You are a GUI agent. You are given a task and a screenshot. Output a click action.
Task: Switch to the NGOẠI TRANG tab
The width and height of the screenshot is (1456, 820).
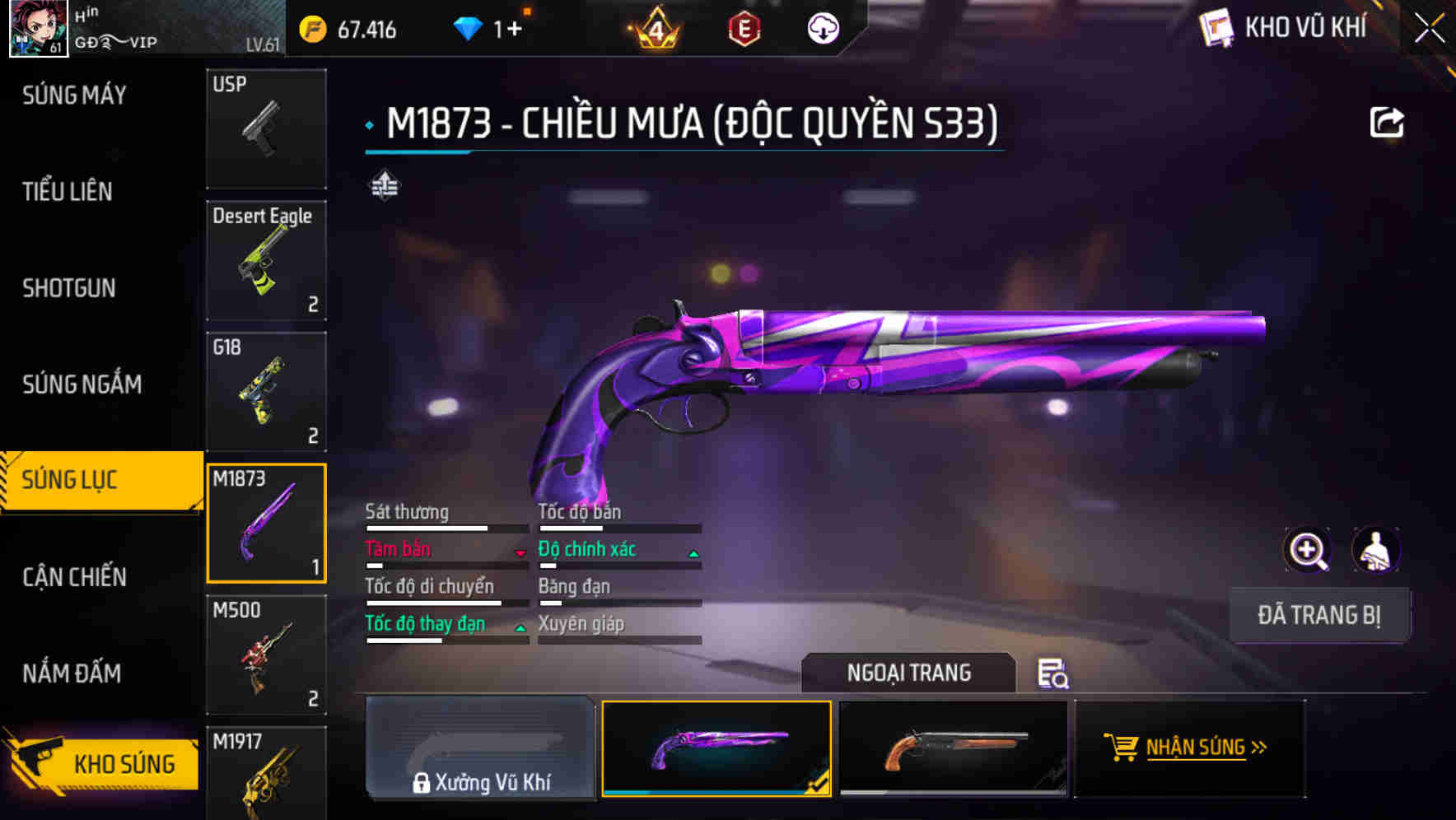pyautogui.click(x=908, y=673)
